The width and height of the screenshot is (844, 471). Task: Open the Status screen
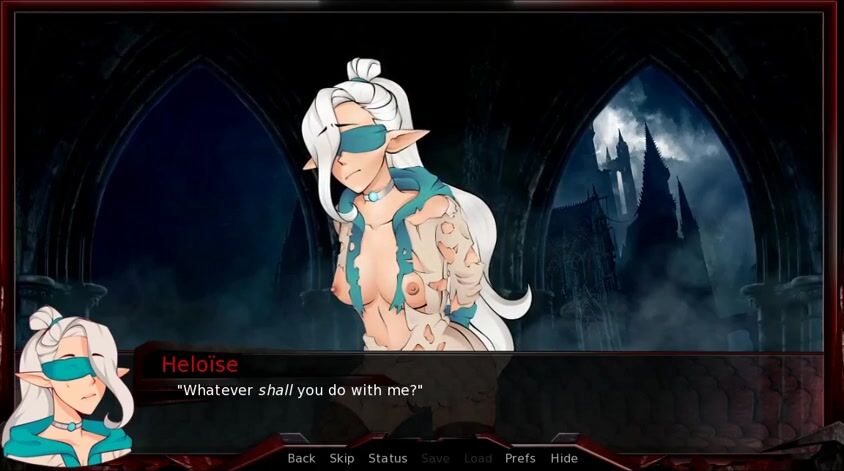click(387, 458)
